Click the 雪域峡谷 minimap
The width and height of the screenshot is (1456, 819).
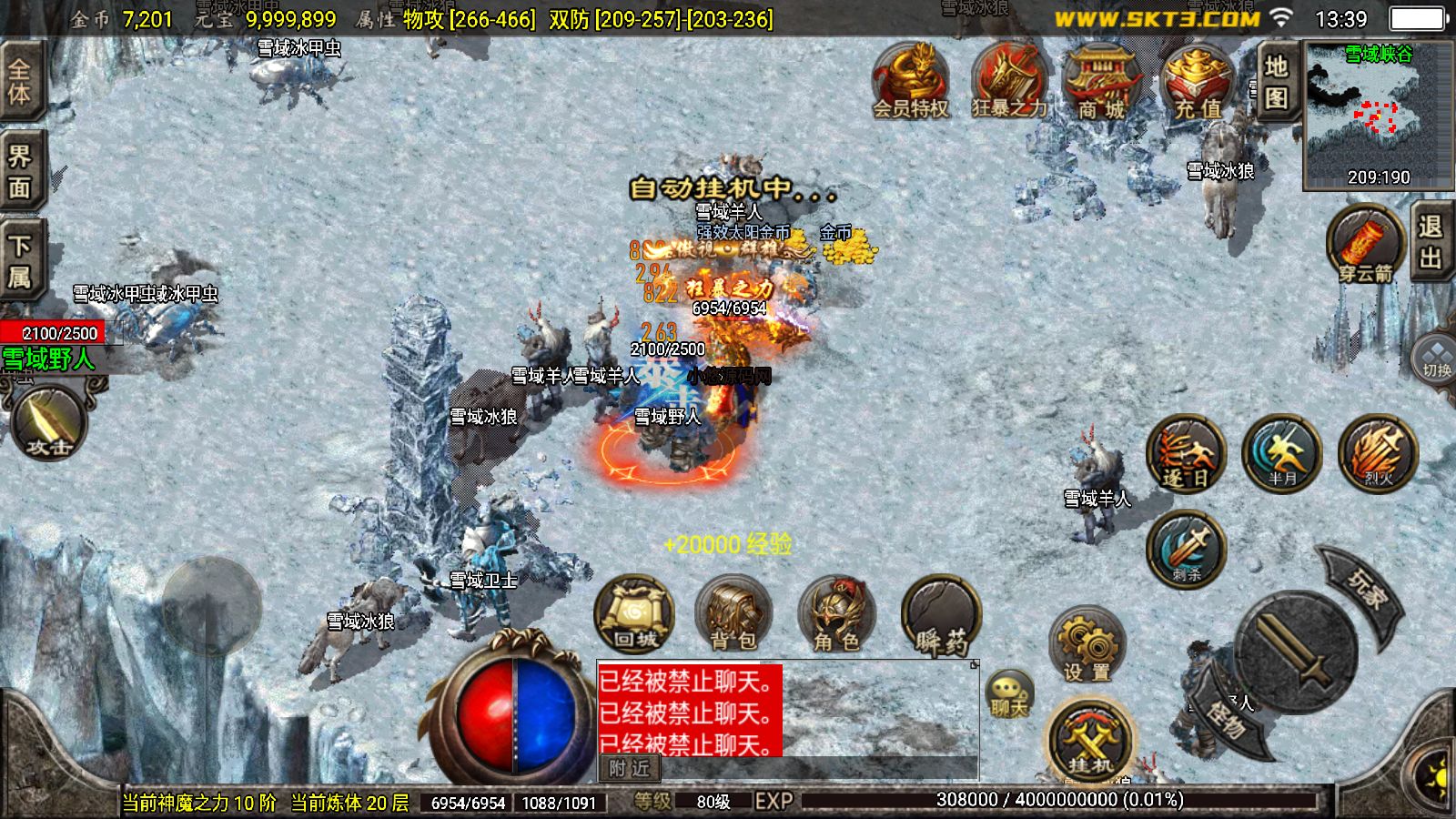pyautogui.click(x=1378, y=116)
